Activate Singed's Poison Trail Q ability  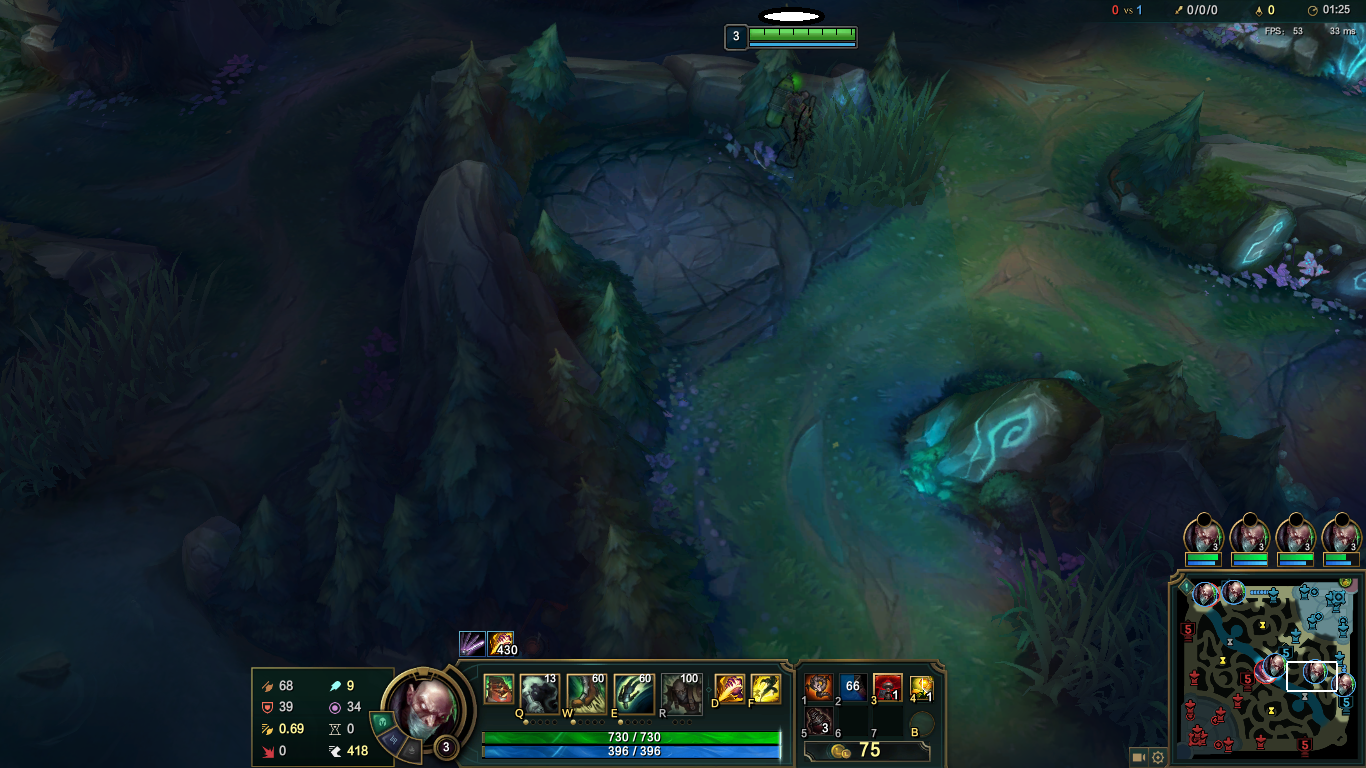539,690
